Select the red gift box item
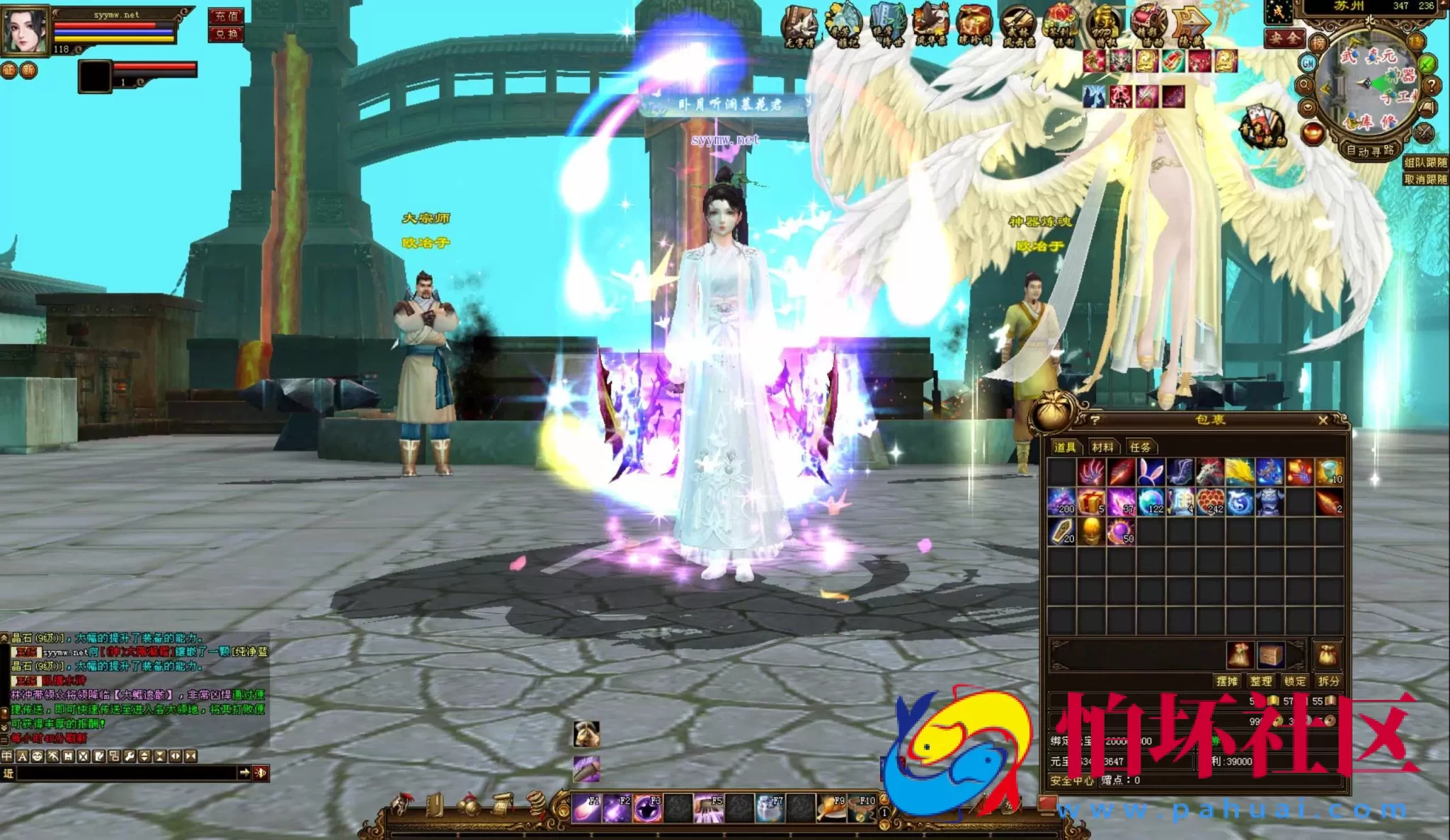The width and height of the screenshot is (1450, 840). tap(1091, 502)
